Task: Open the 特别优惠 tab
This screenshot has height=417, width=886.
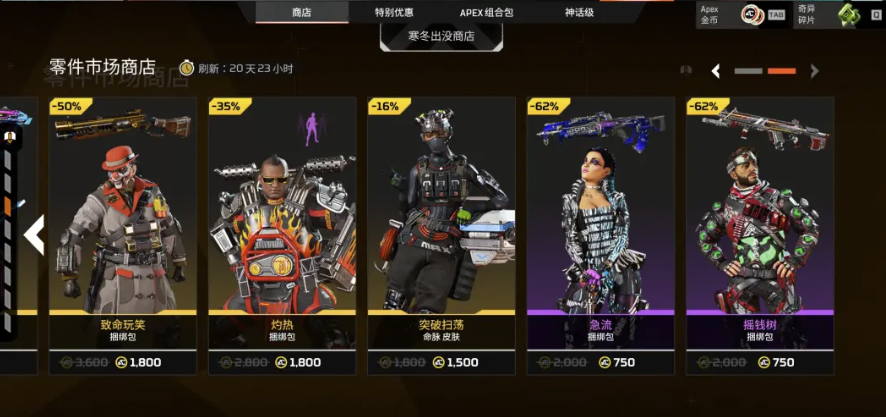Action: [x=394, y=12]
